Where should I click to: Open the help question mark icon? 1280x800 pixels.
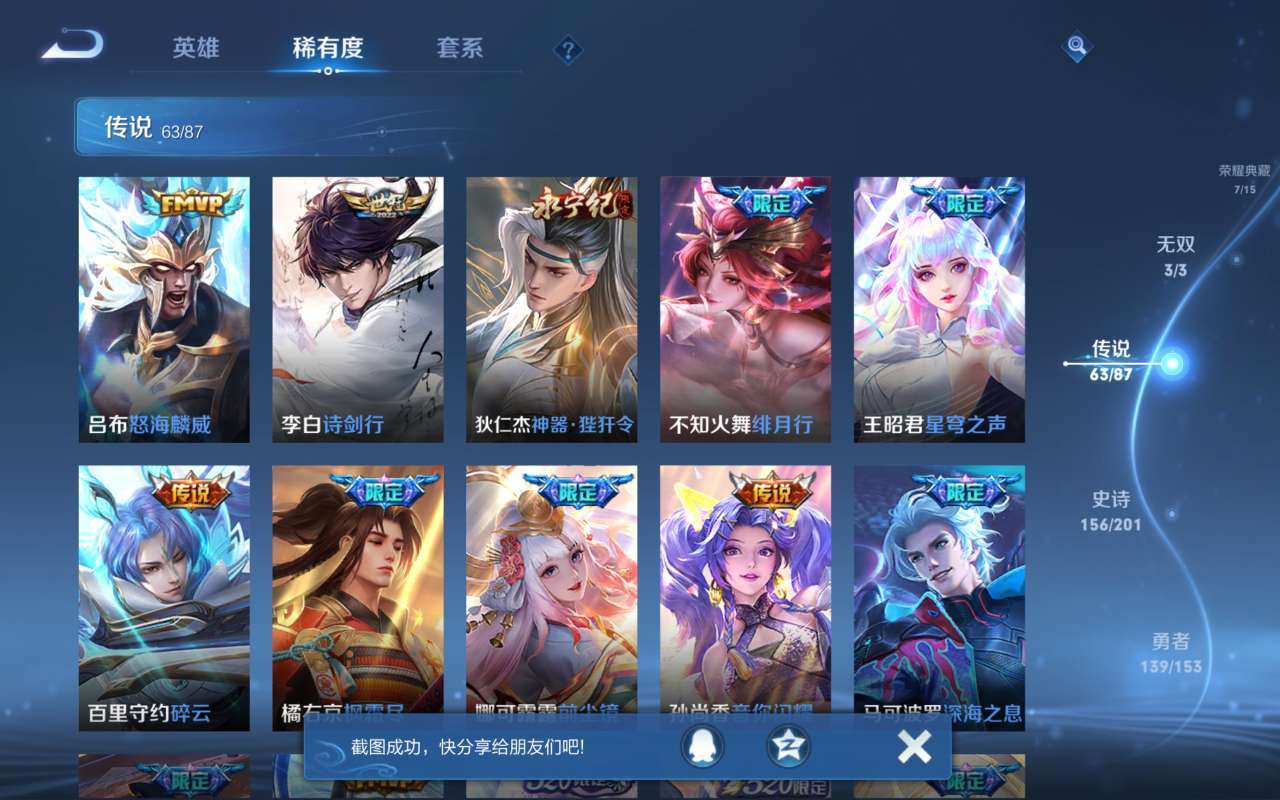tap(566, 48)
